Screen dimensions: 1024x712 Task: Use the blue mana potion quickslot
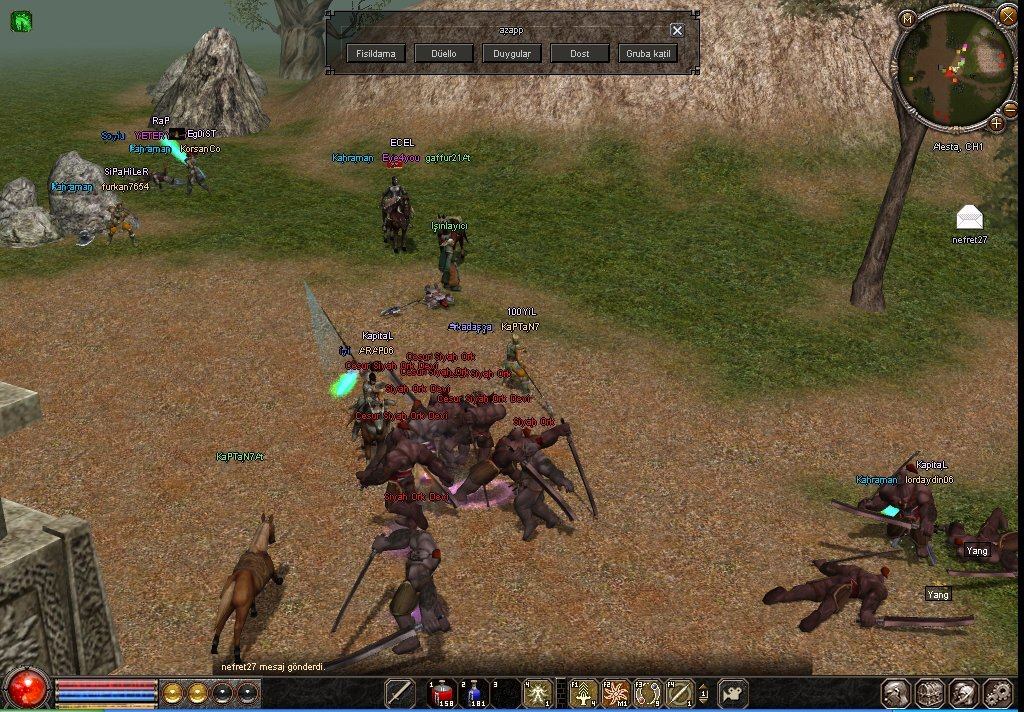coord(472,693)
